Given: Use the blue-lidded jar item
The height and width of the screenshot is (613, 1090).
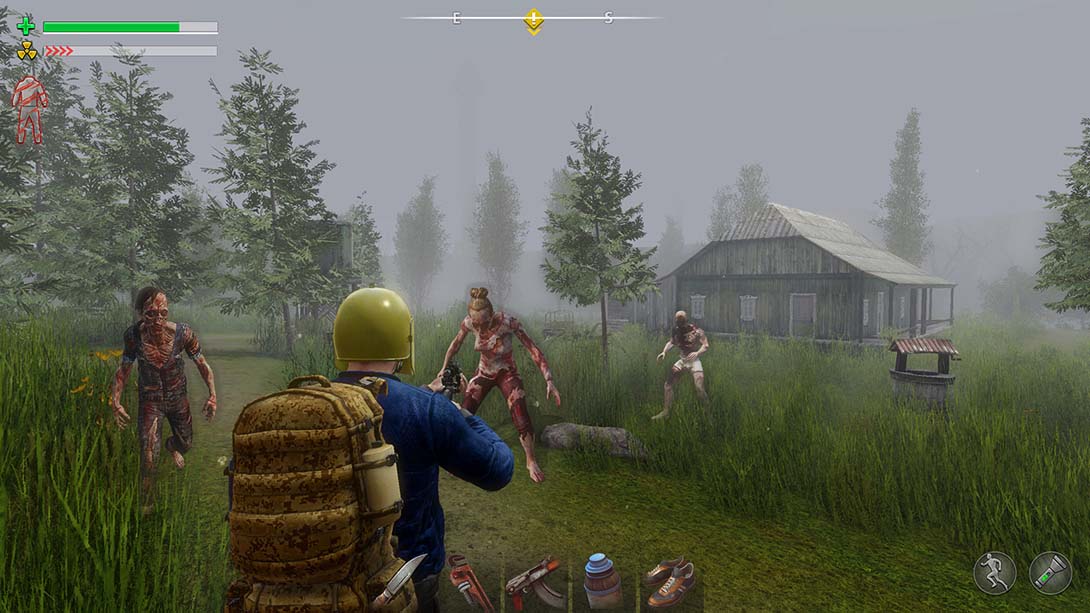Looking at the screenshot, I should [602, 583].
